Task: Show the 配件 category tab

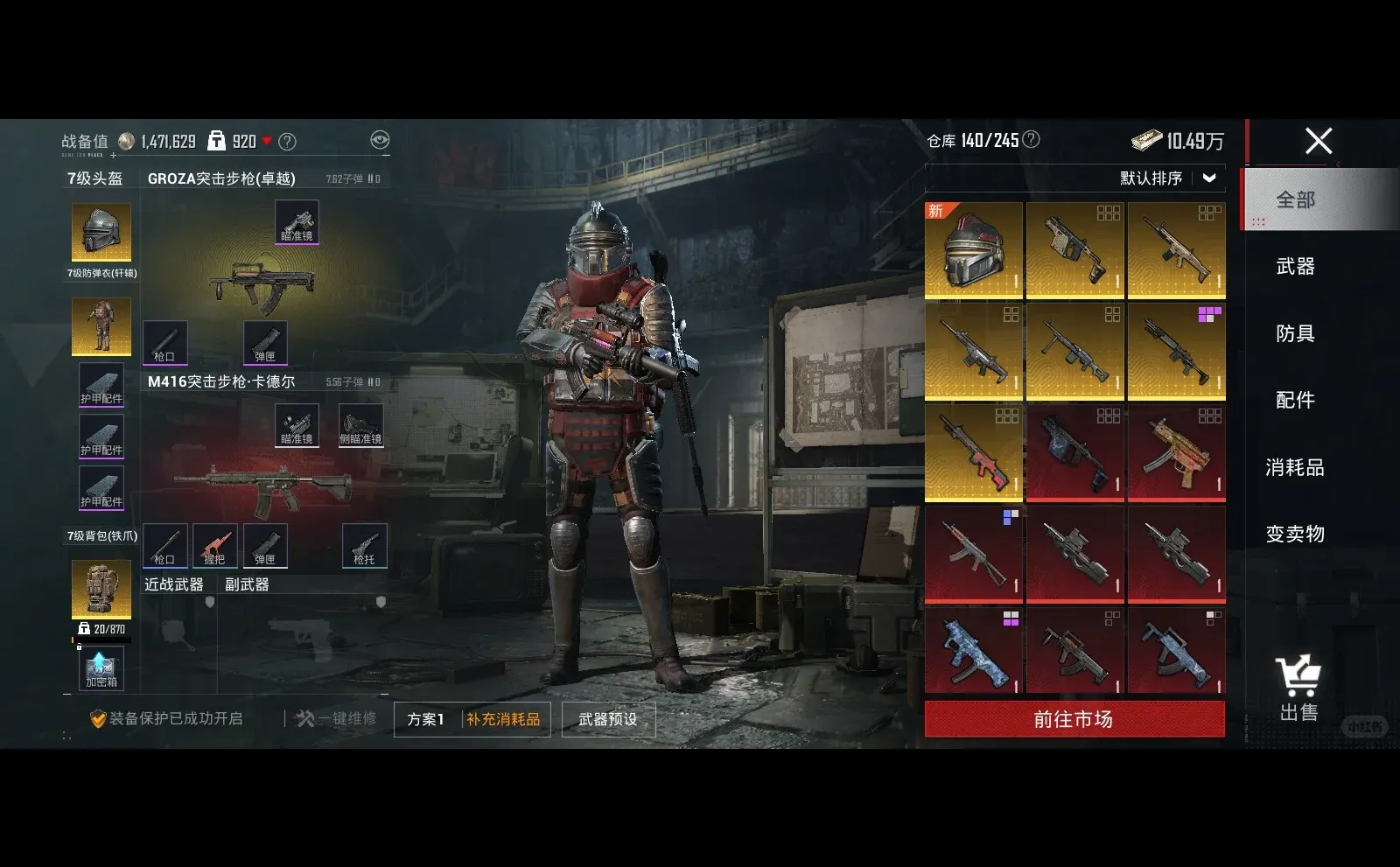Action: (1295, 400)
